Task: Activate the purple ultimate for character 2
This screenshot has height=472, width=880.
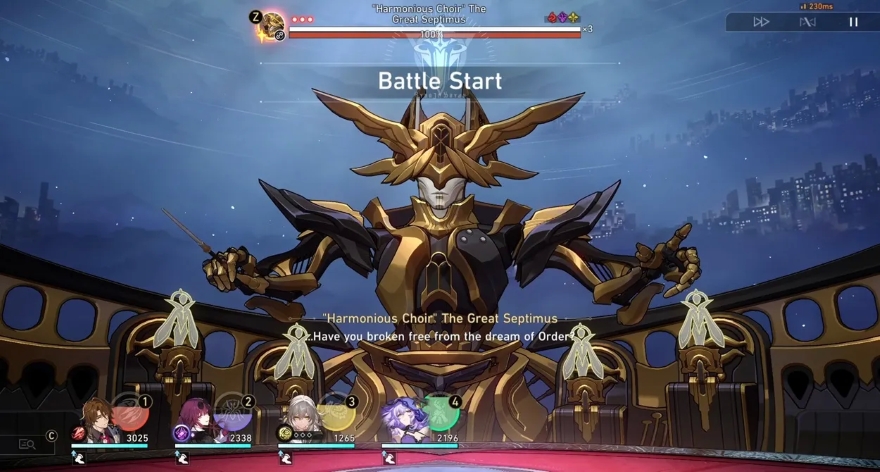Action: coord(233,411)
